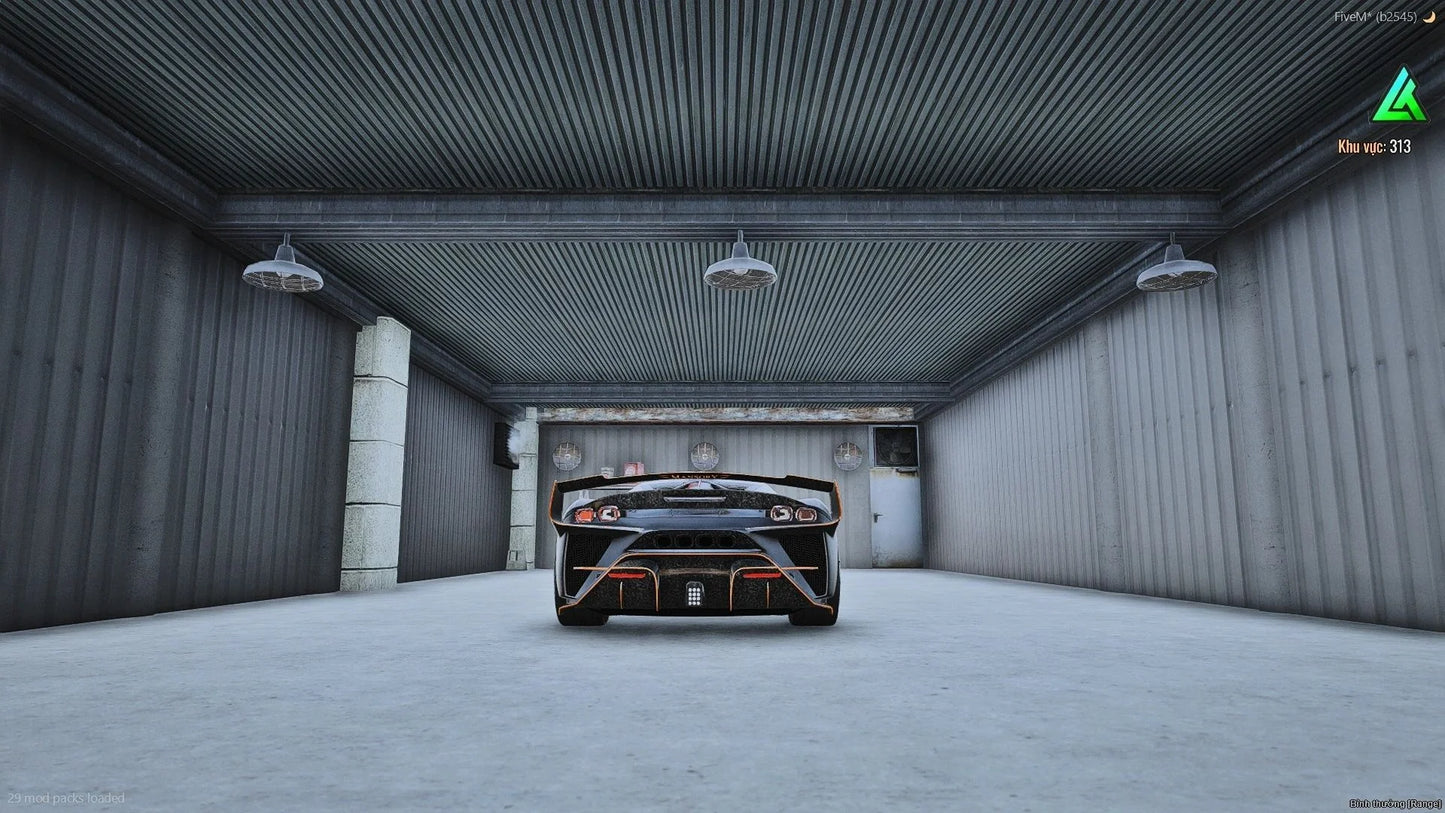Click the Bình thường (Range) voice indicator
Screen dimensions: 1445x813
[x=1393, y=803]
